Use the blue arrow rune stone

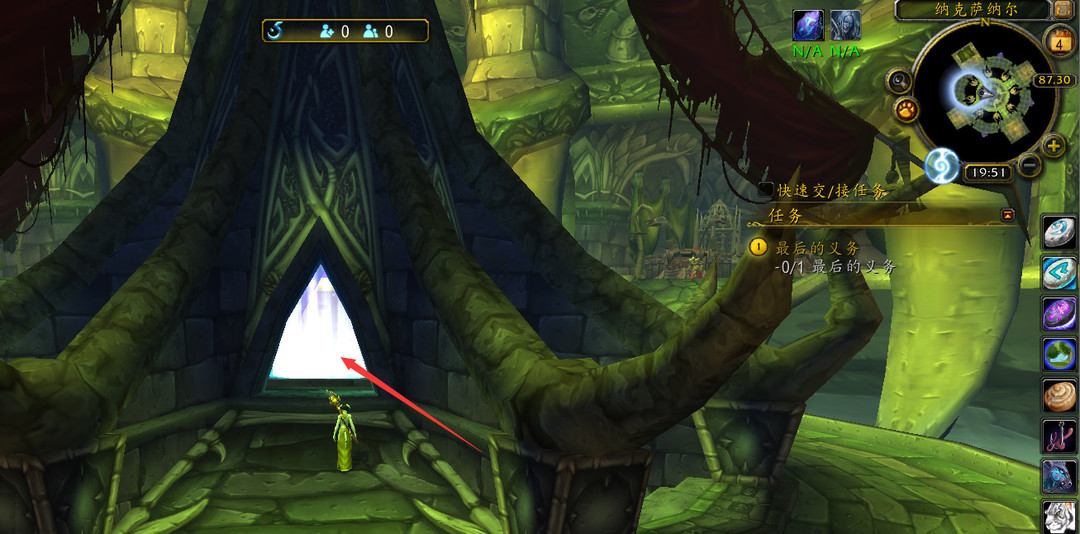[x=1060, y=272]
